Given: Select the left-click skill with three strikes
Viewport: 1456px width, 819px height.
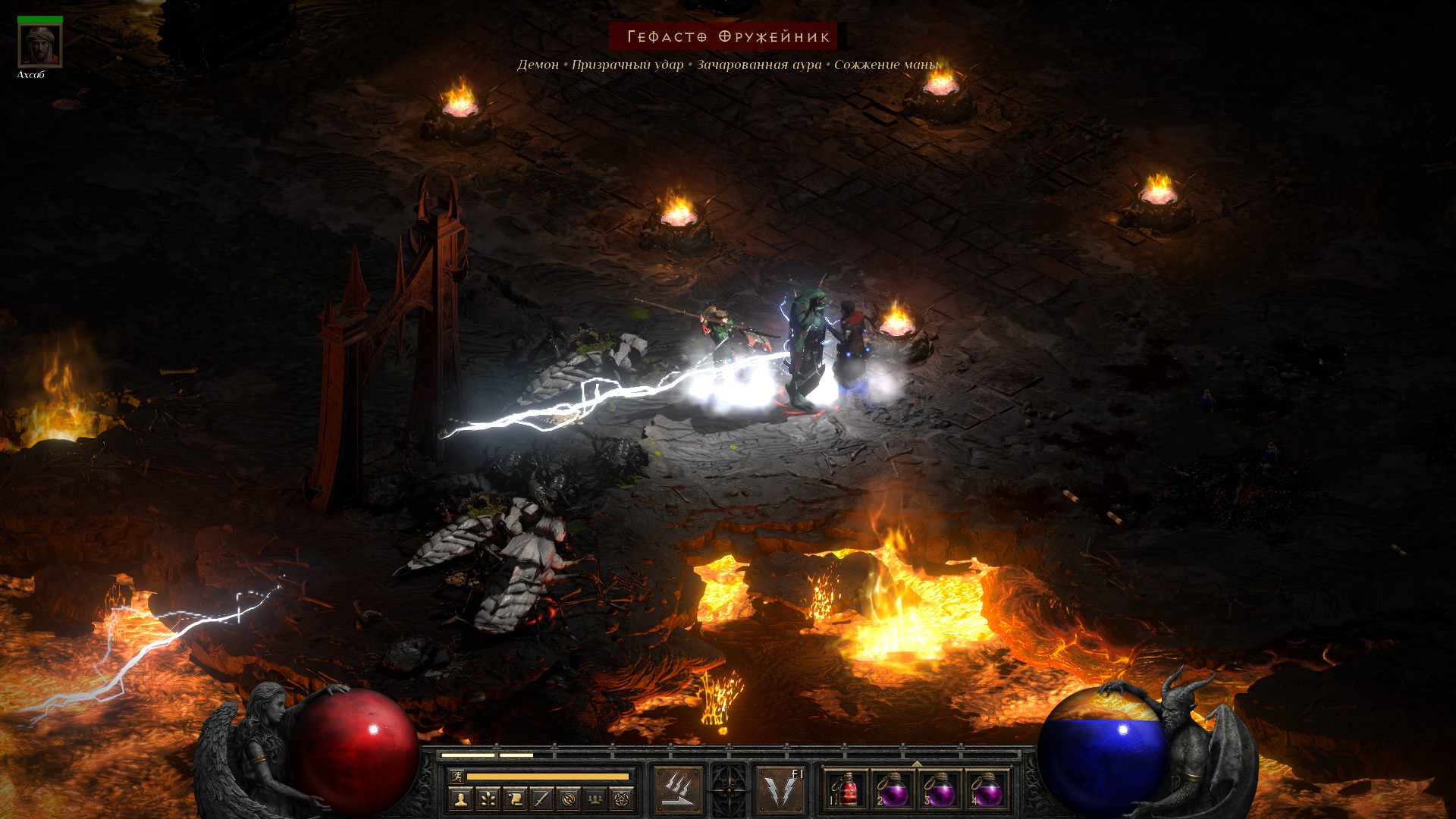Looking at the screenshot, I should pyautogui.click(x=677, y=789).
